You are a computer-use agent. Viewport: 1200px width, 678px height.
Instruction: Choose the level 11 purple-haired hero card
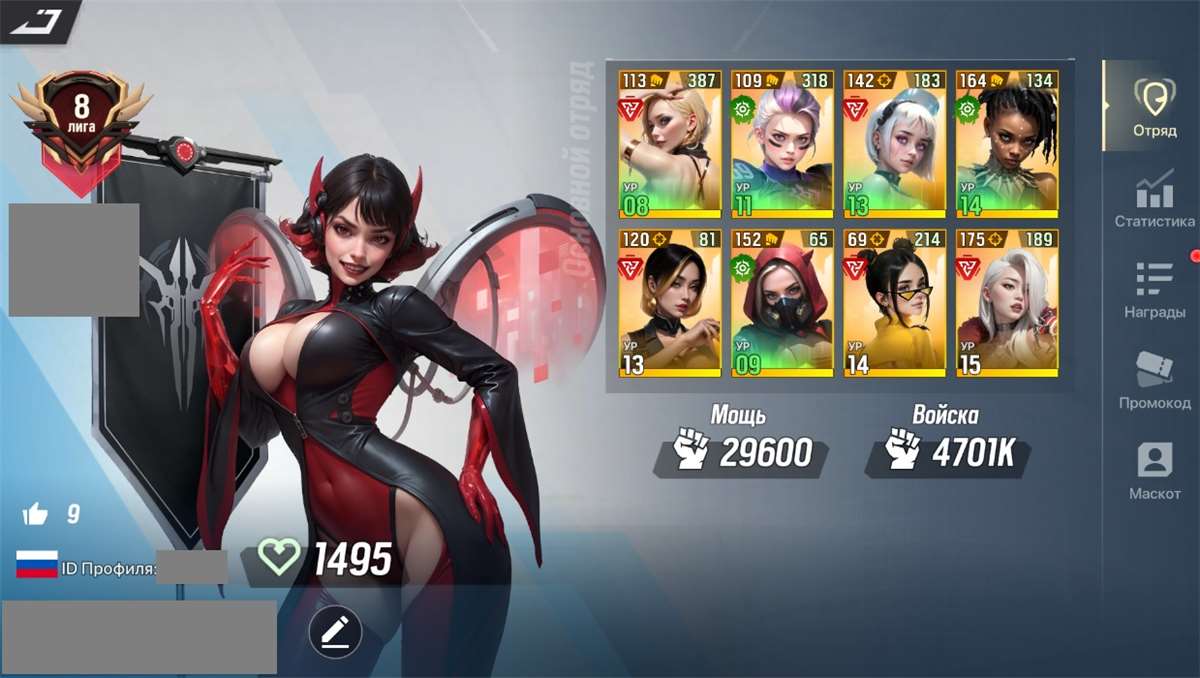click(781, 144)
